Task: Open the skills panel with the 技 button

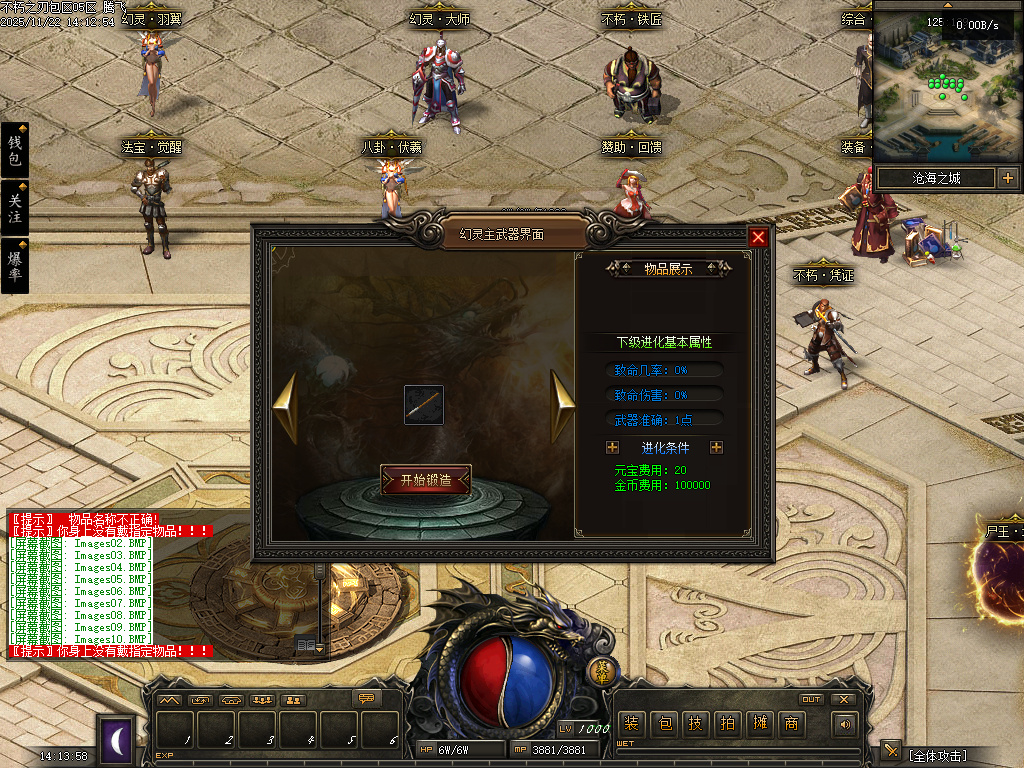Action: click(695, 723)
